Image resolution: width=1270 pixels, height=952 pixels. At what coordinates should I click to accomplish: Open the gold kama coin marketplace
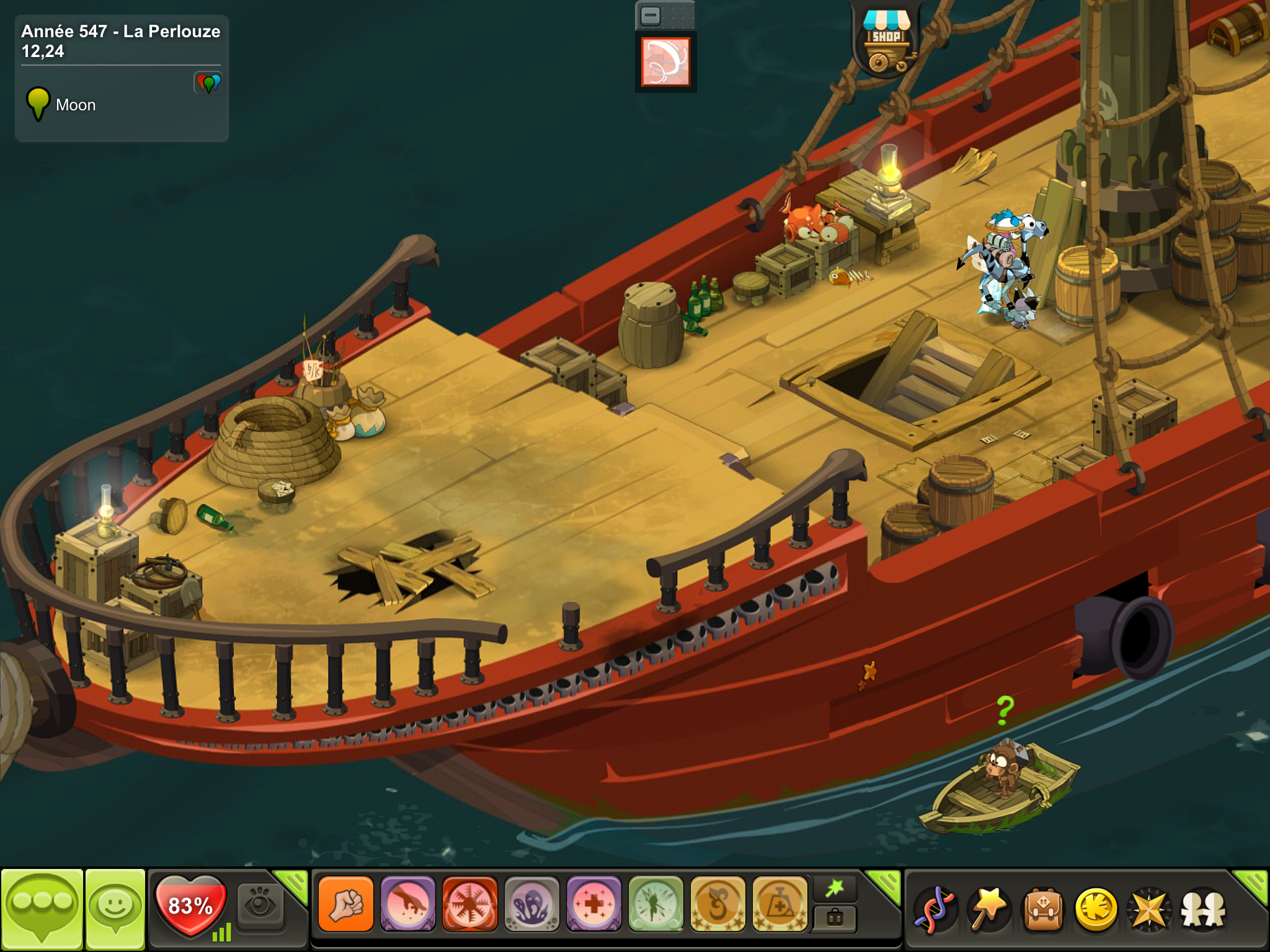1096,909
